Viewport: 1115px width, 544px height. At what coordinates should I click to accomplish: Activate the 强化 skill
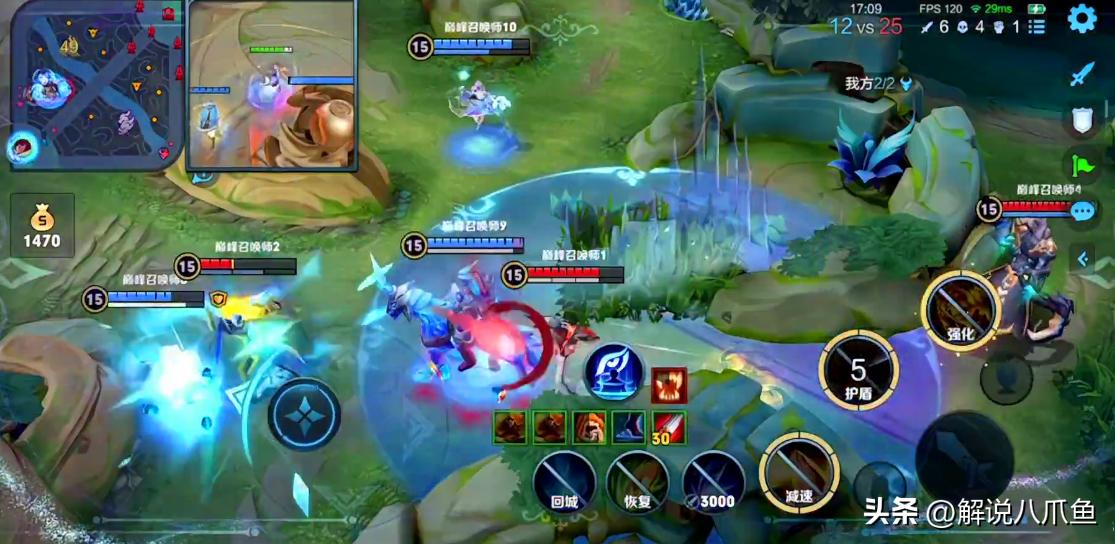pyautogui.click(x=960, y=310)
